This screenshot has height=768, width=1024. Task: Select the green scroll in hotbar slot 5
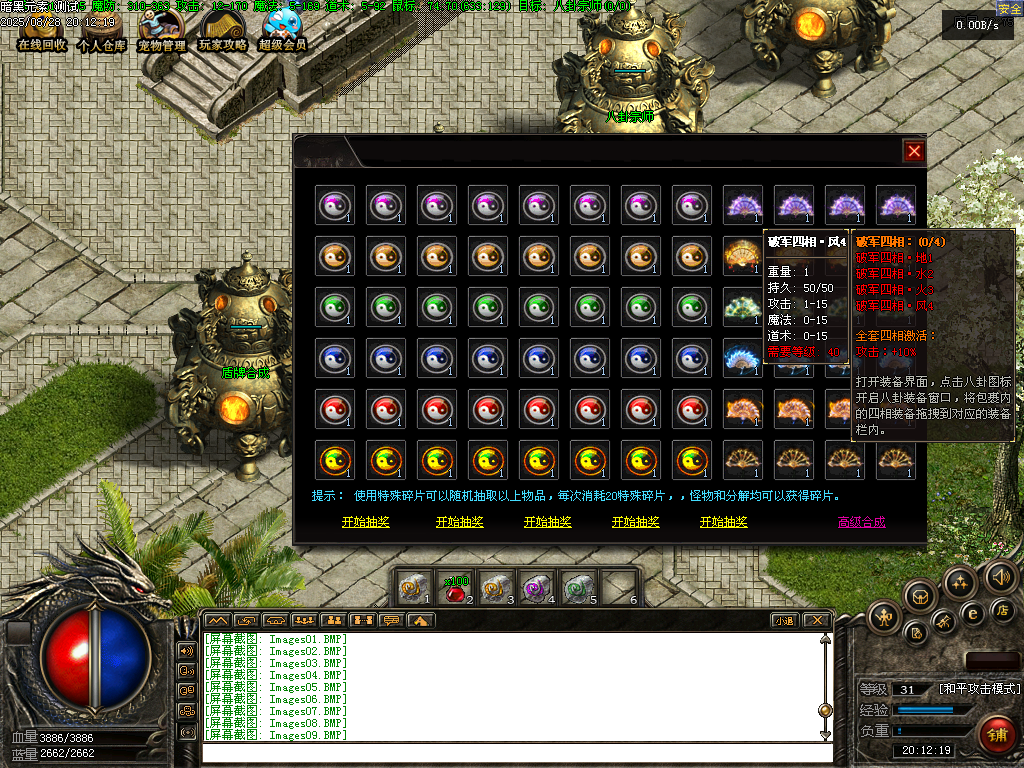[579, 589]
